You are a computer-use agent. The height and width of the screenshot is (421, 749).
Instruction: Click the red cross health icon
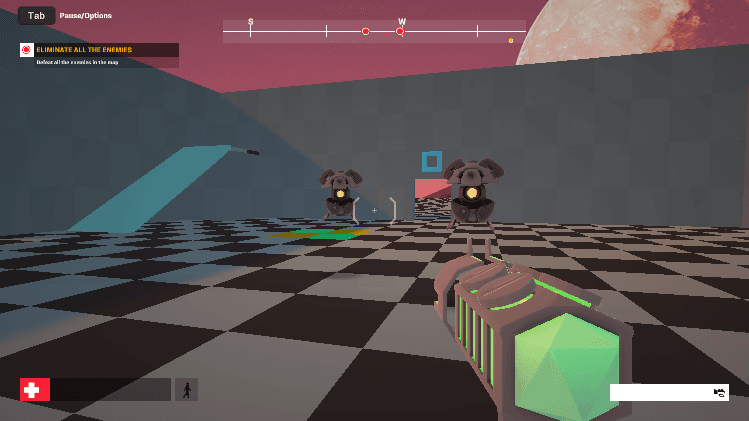click(35, 389)
